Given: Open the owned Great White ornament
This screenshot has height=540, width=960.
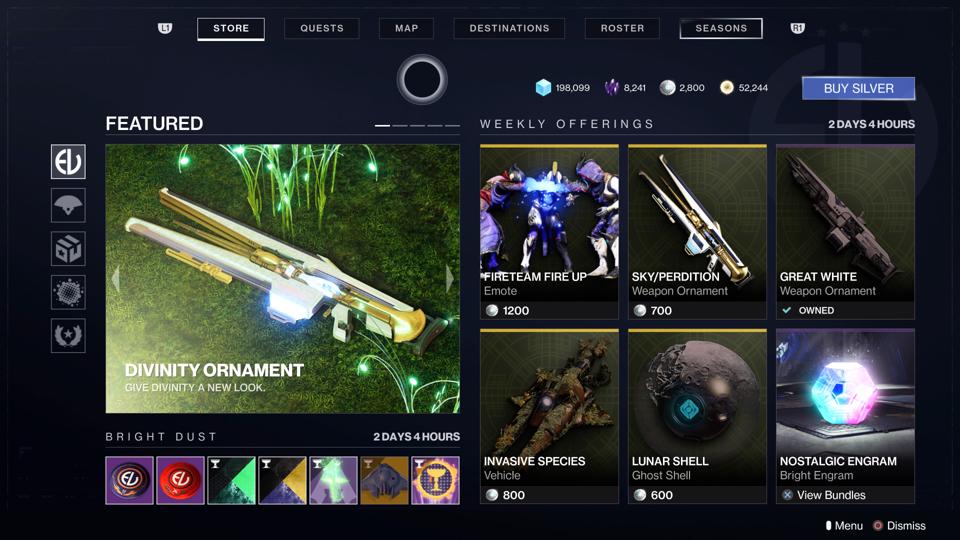Looking at the screenshot, I should 845,232.
